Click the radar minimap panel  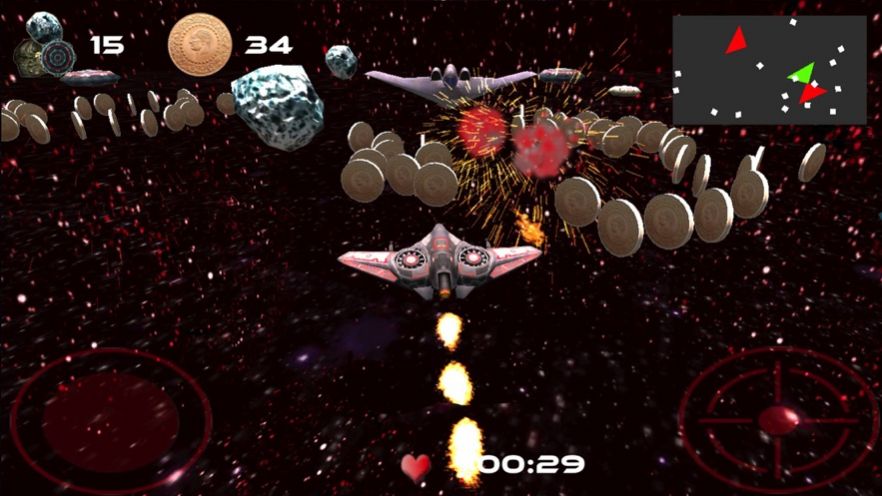click(x=769, y=70)
